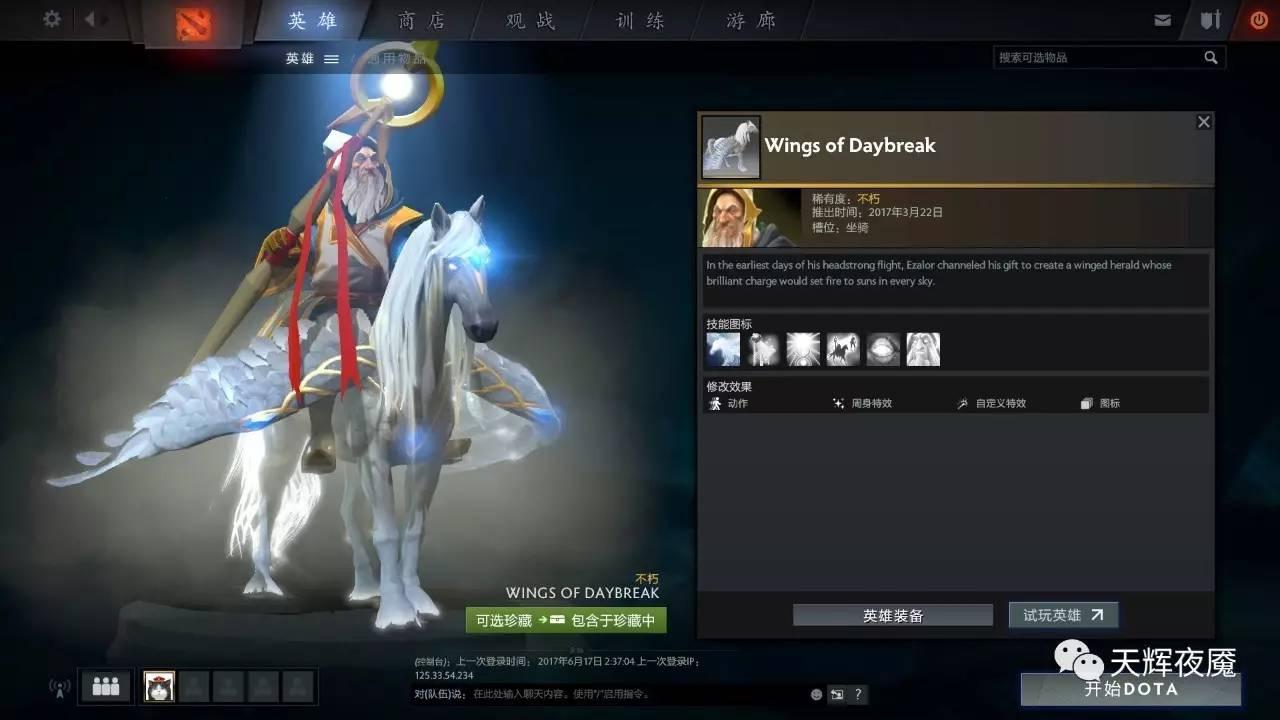Viewport: 1280px width, 720px height.
Task: Select the first ability icon under 技能图标
Action: [x=723, y=349]
